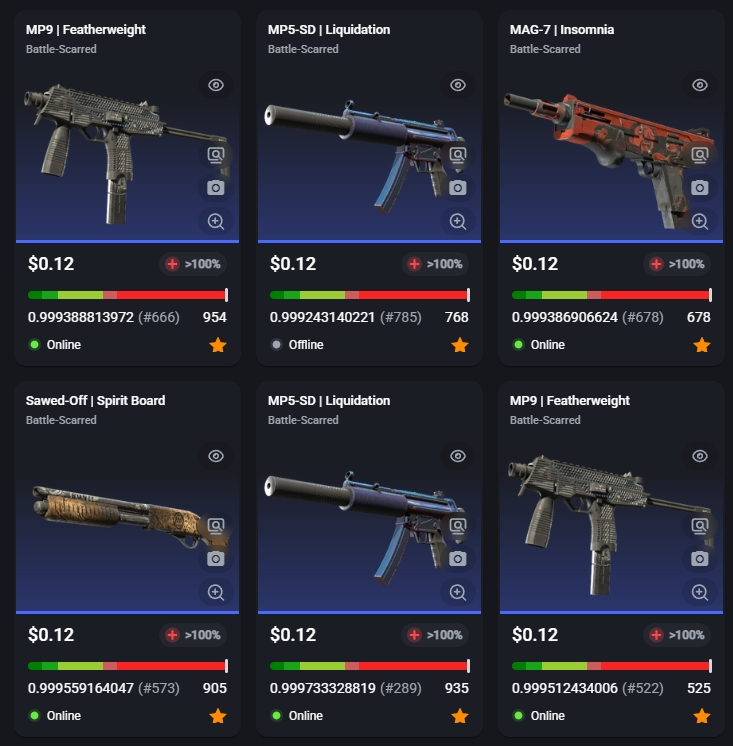Star the offline MP5-SD Liquidation listing
Image resolution: width=733 pixels, height=746 pixels.
click(460, 345)
